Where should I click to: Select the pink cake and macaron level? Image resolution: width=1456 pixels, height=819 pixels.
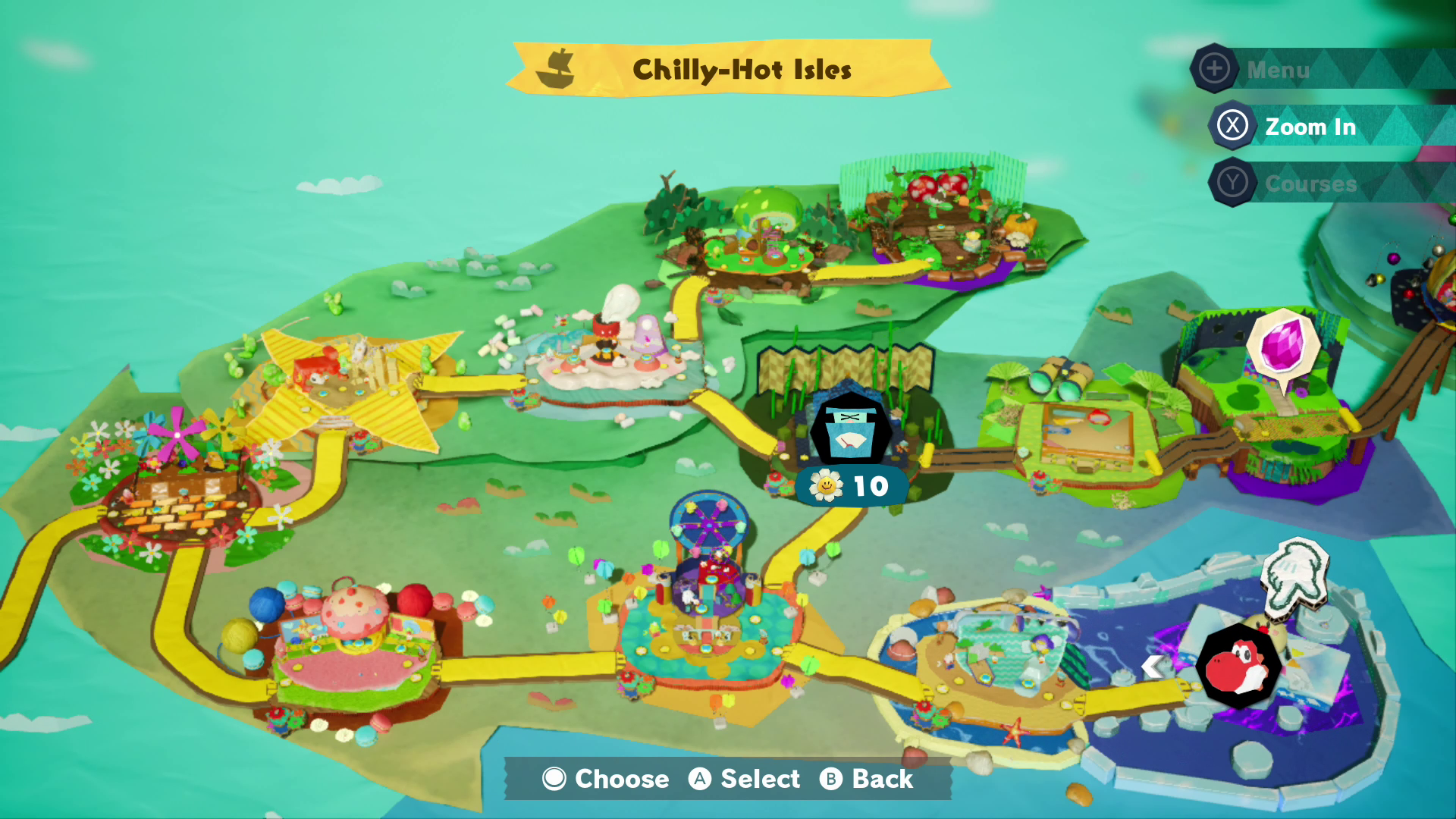click(355, 645)
